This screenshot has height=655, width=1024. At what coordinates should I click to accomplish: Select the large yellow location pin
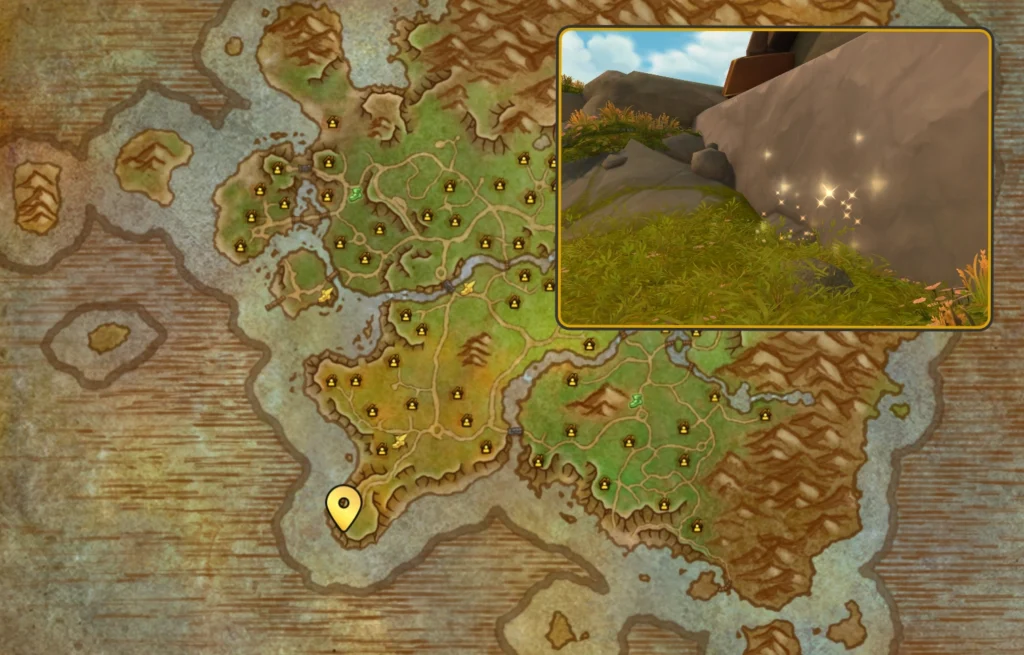point(343,506)
